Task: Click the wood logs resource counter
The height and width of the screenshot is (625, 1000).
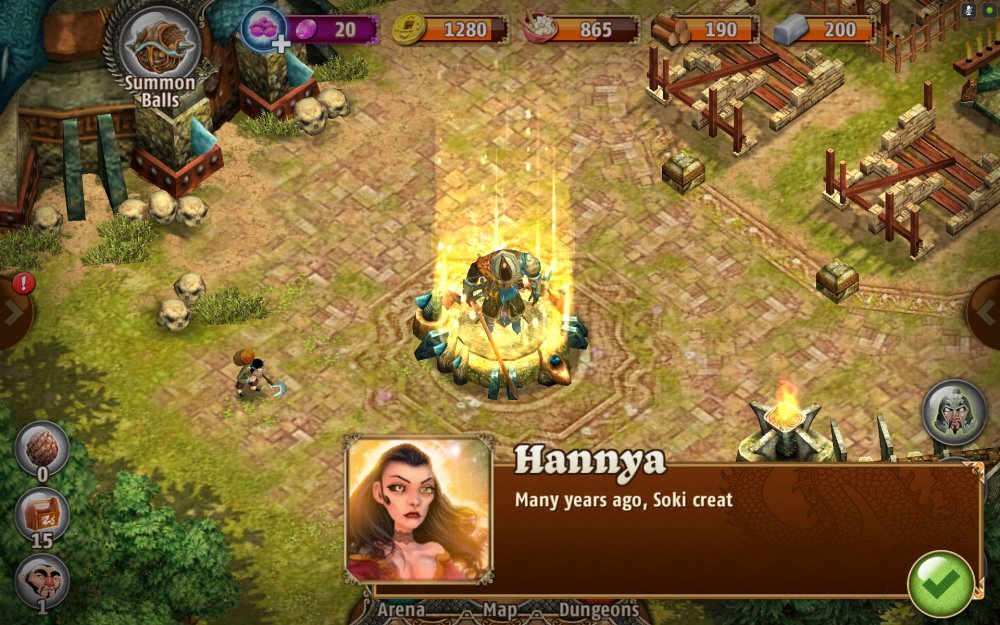Action: [x=705, y=29]
